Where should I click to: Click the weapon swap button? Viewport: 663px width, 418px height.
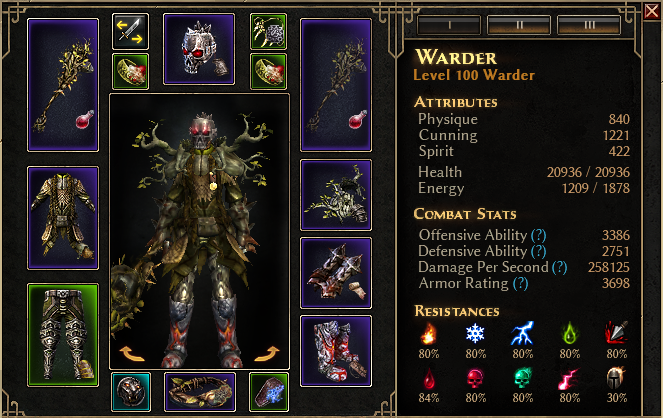coord(131,31)
